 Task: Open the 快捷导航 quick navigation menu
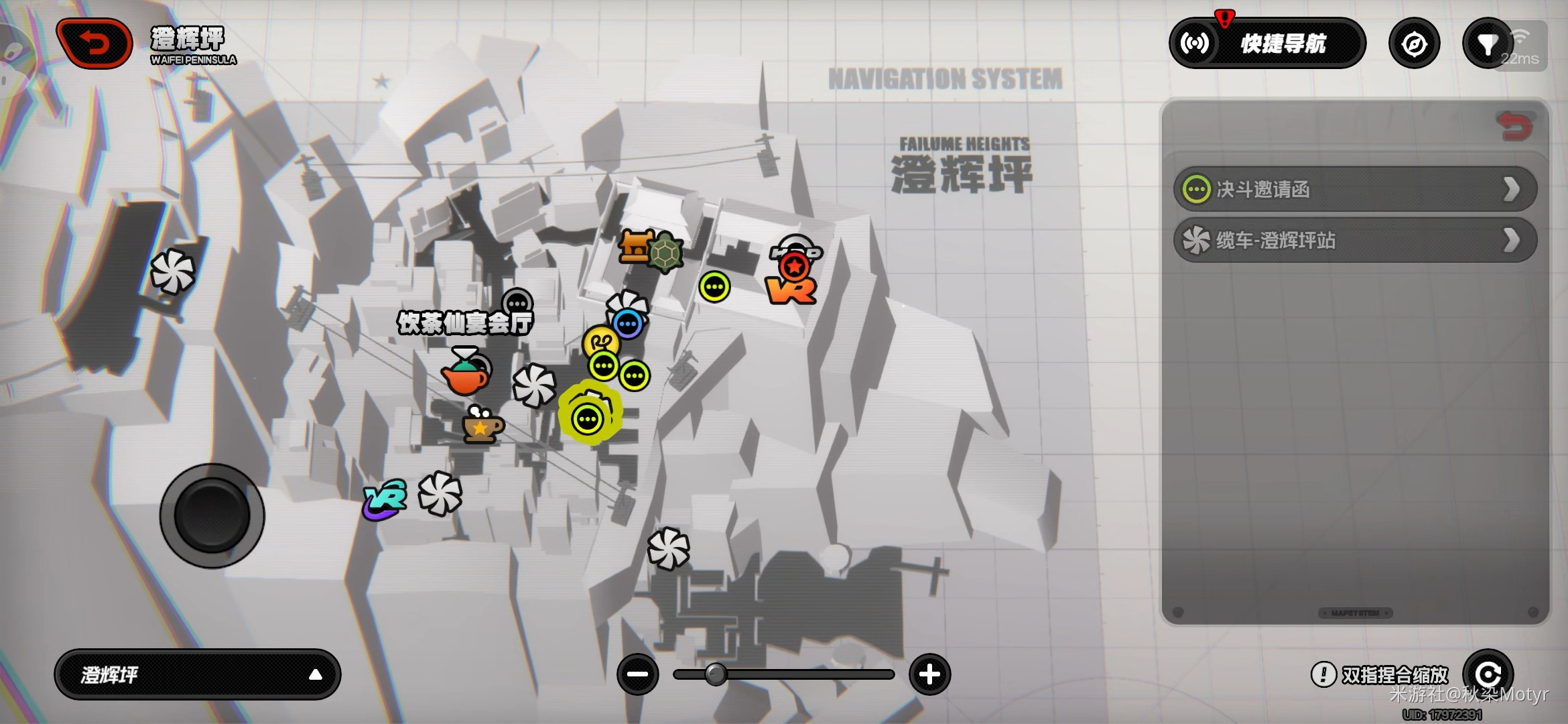pyautogui.click(x=1267, y=44)
